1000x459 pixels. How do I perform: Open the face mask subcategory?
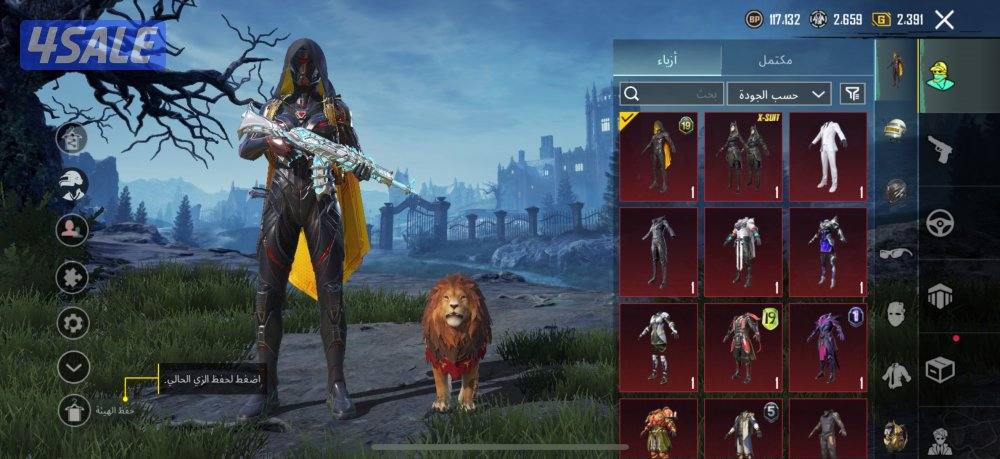[895, 314]
